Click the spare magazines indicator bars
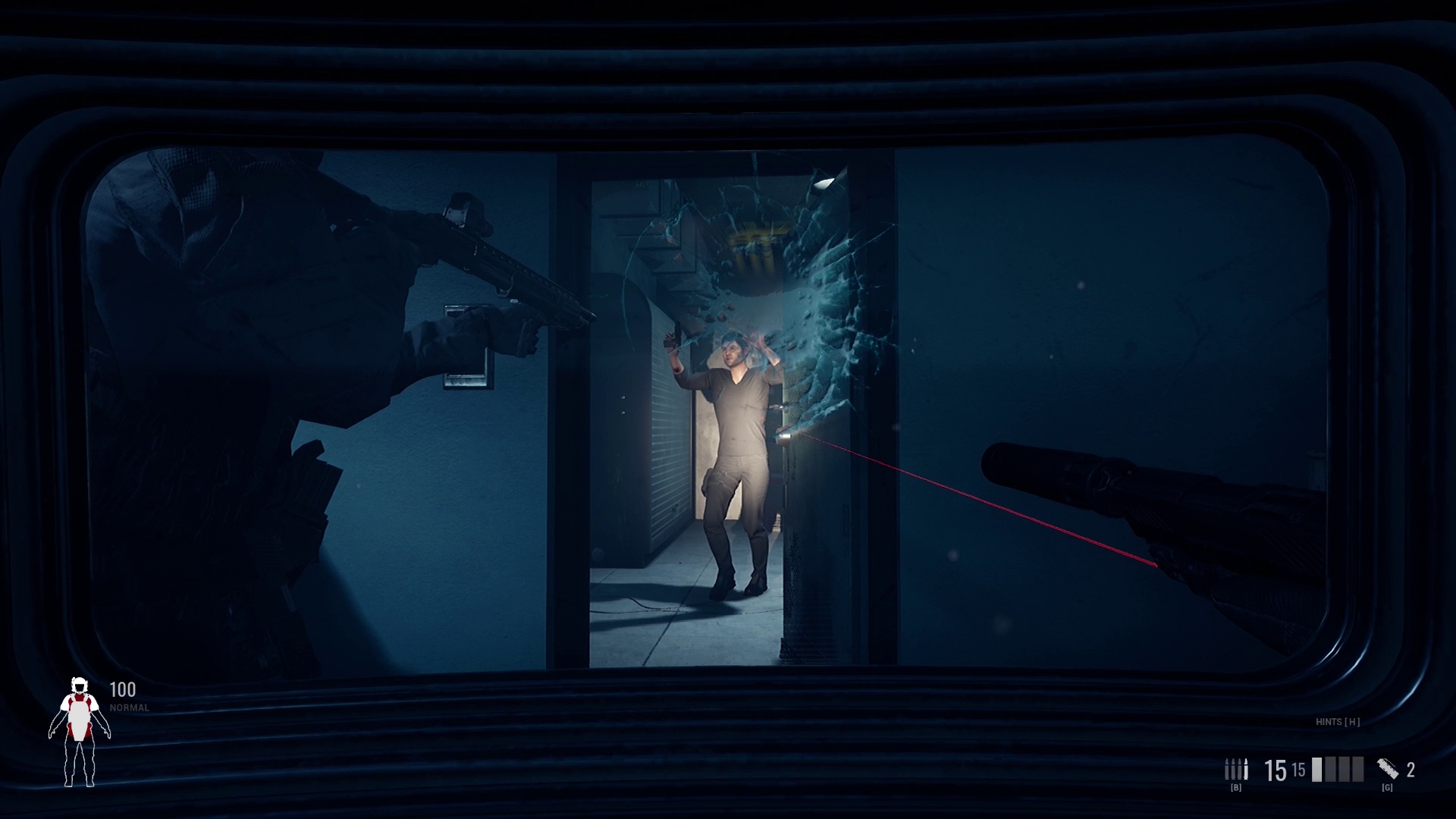This screenshot has height=819, width=1456. coord(1338,770)
